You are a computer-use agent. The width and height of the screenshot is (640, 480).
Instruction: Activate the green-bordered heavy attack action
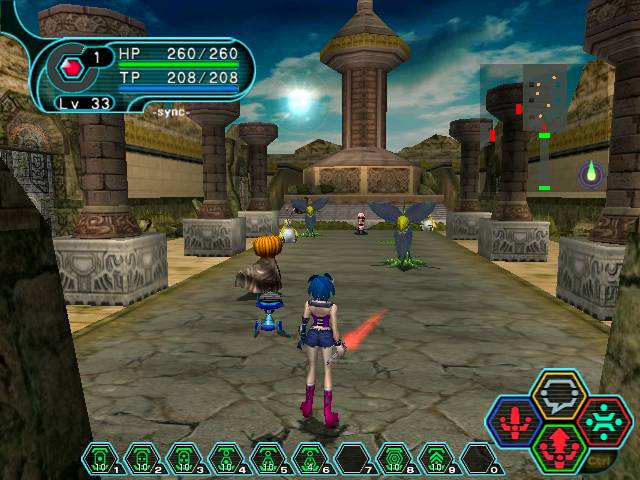[x=559, y=447]
